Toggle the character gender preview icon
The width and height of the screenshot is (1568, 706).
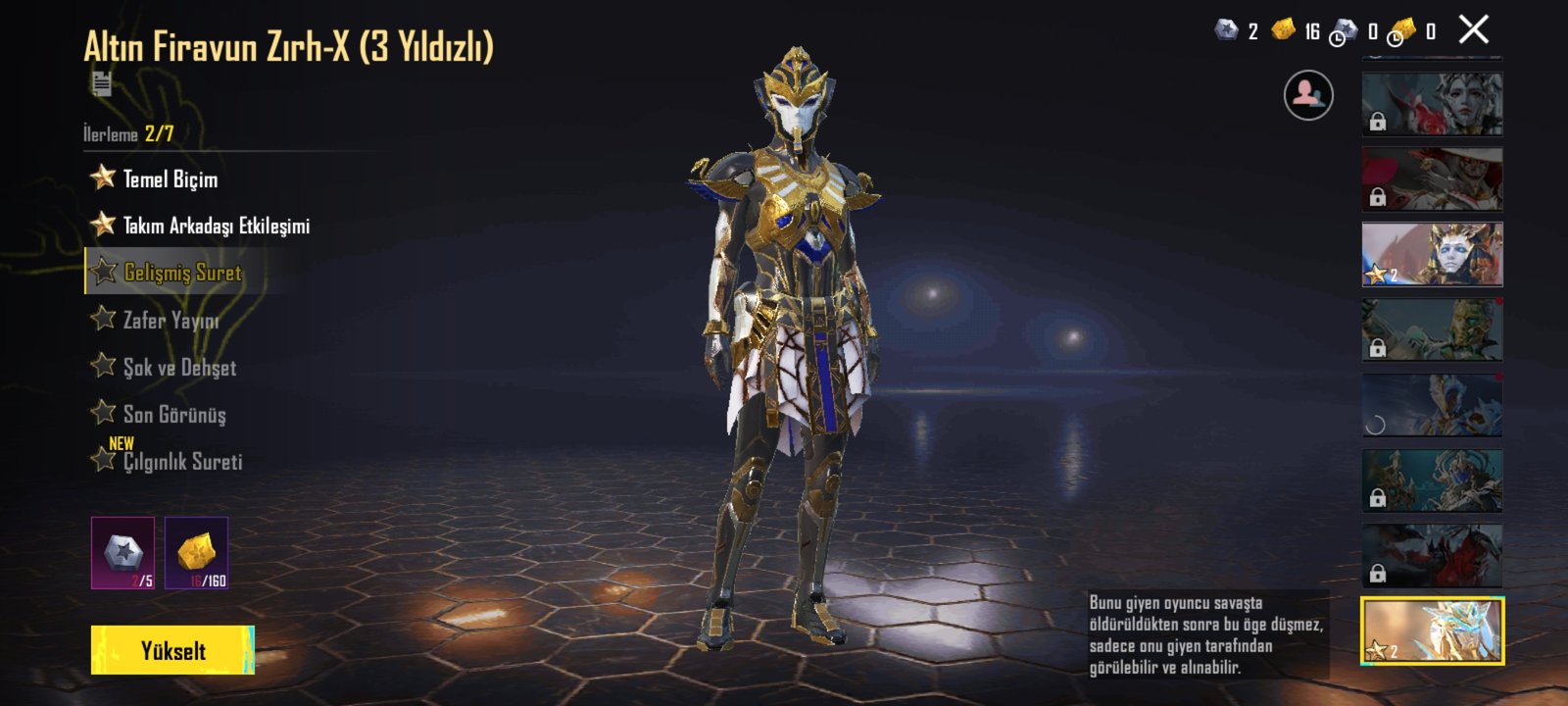pyautogui.click(x=1308, y=95)
